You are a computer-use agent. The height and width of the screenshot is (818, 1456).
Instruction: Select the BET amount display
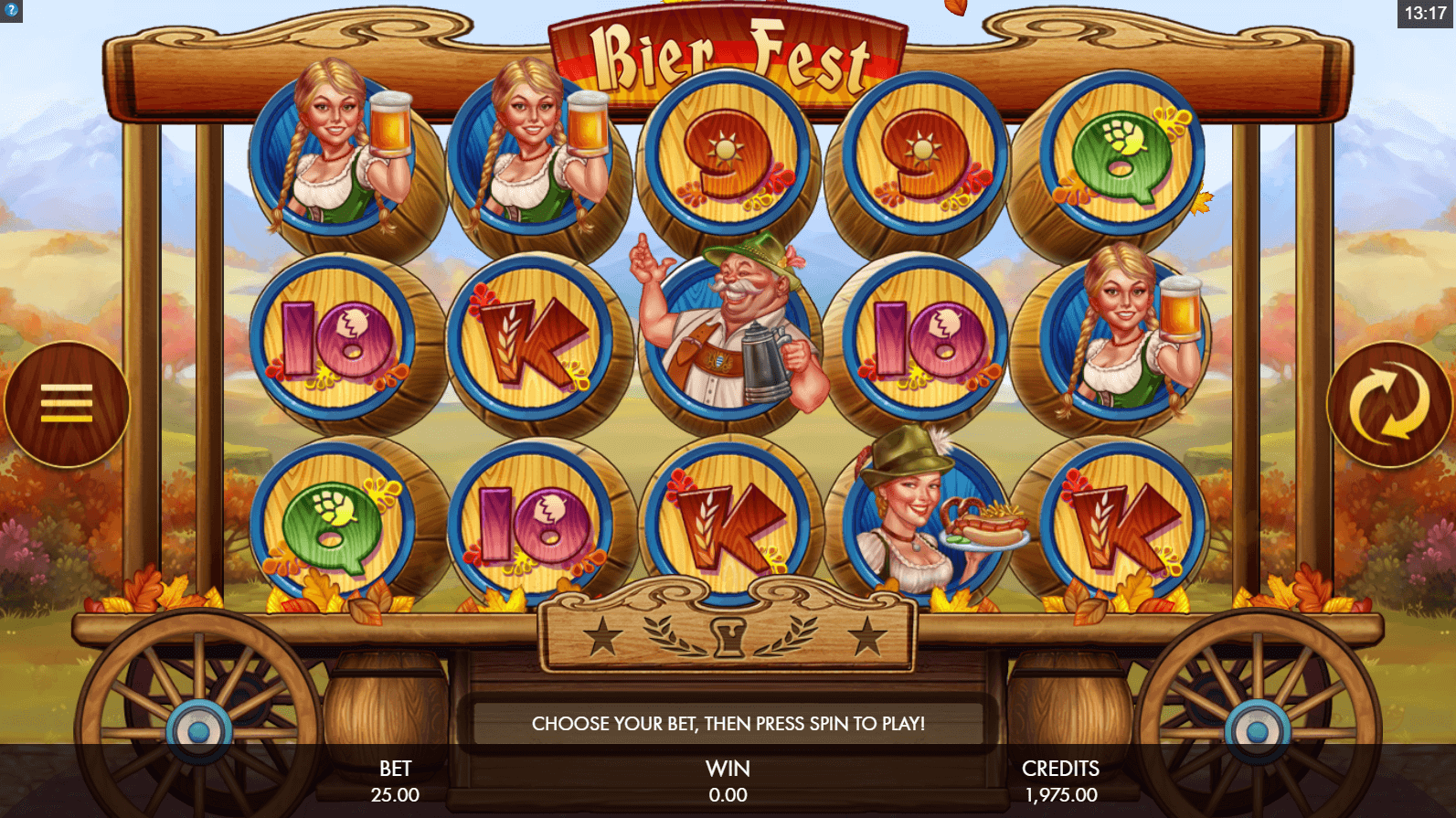[395, 782]
